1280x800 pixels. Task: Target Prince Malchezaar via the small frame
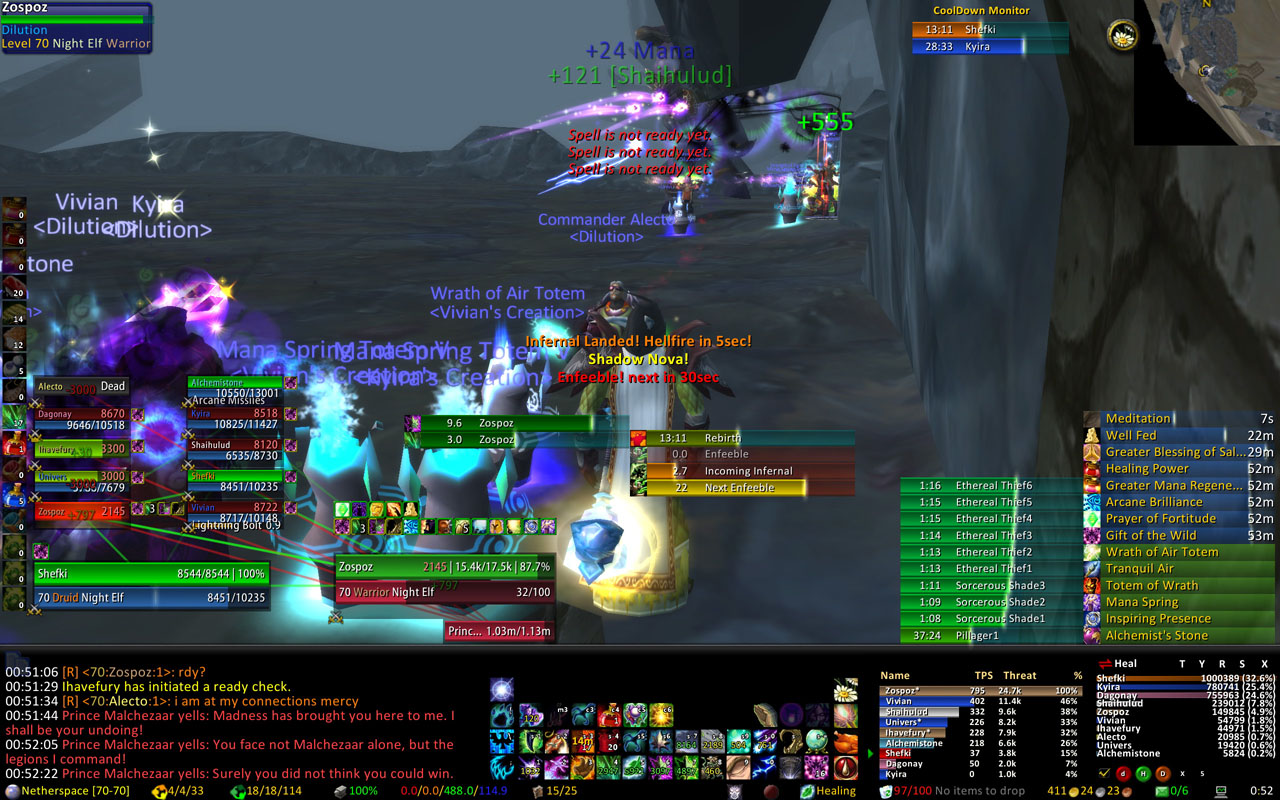499,631
